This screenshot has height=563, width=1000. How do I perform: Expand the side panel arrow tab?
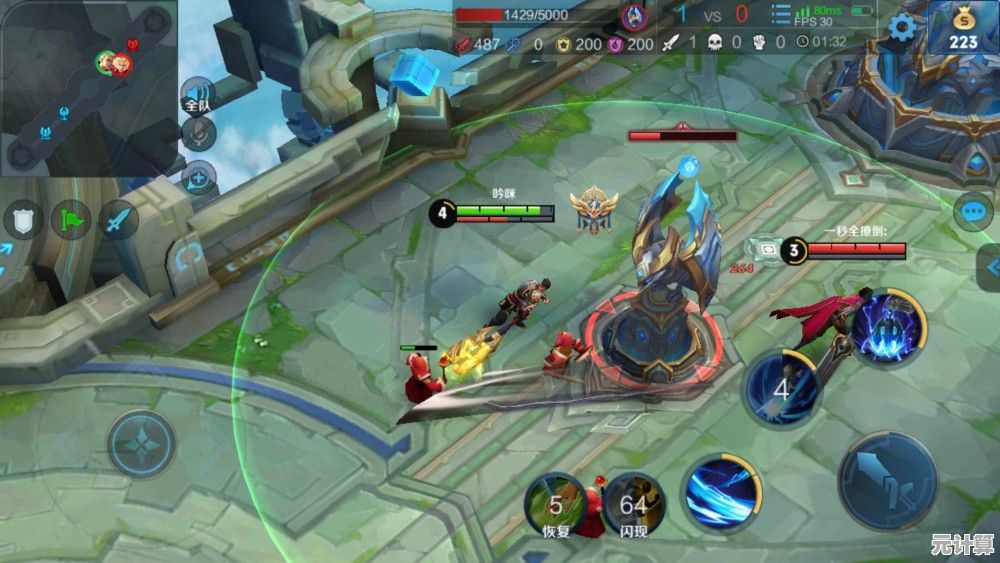tap(989, 267)
